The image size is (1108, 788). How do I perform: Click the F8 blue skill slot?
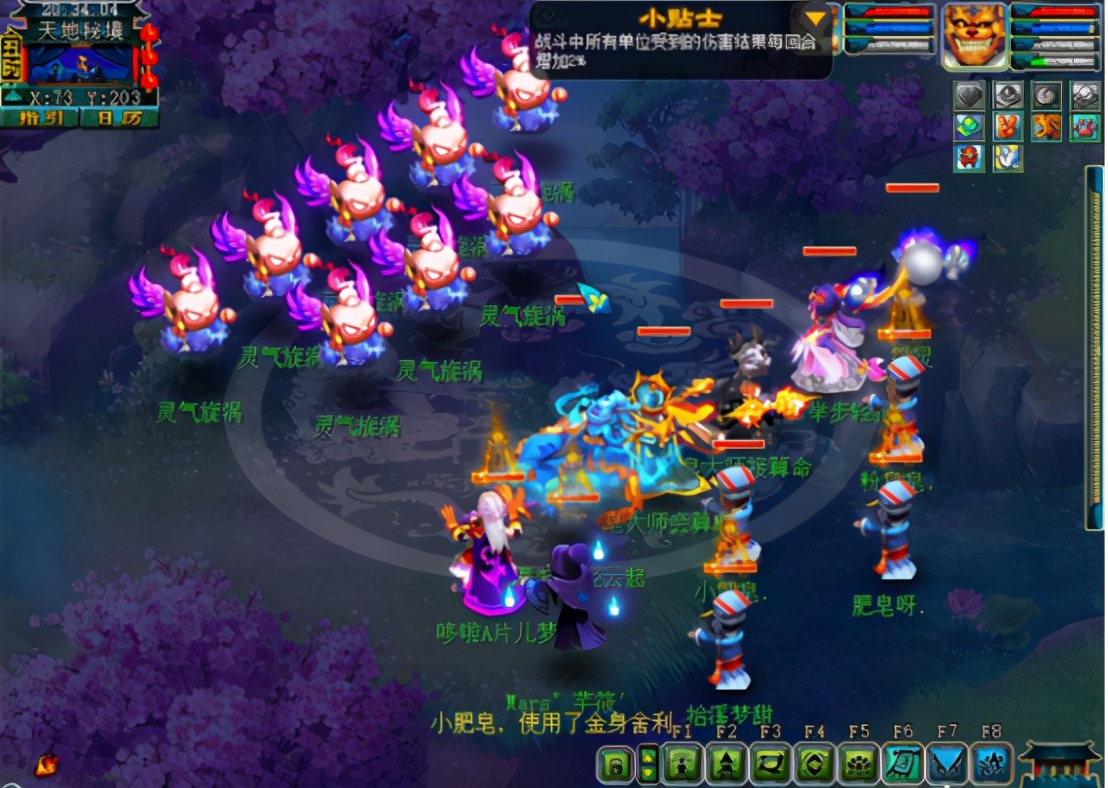pyautogui.click(x=991, y=765)
